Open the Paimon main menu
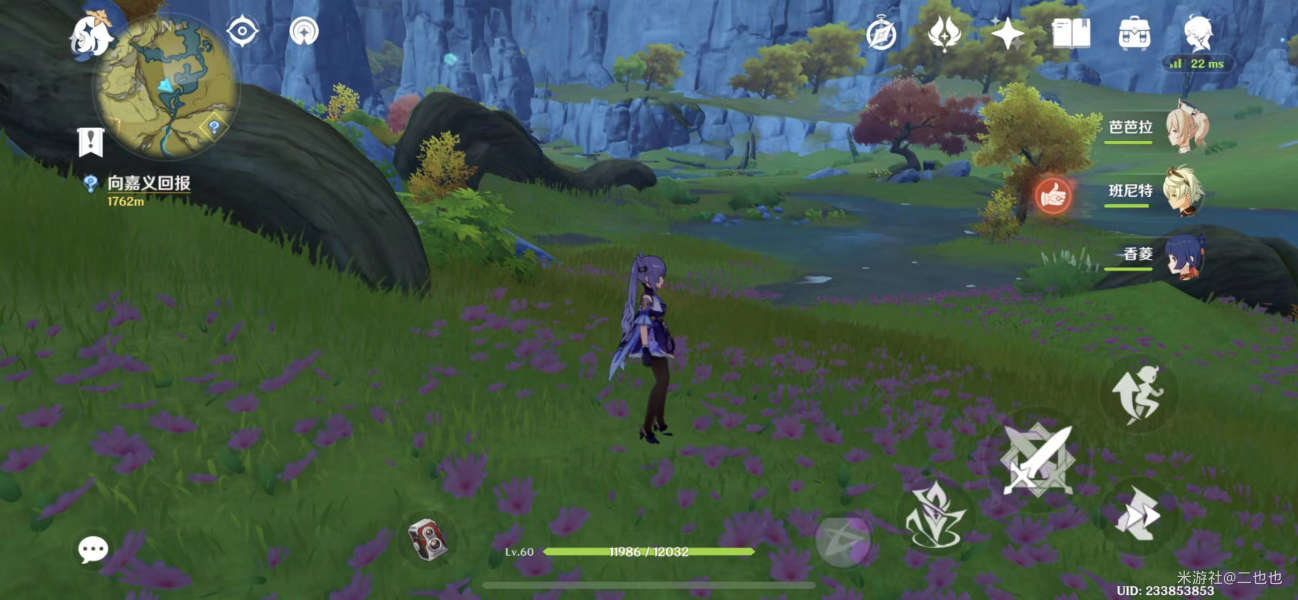This screenshot has height=600, width=1298. (90, 35)
